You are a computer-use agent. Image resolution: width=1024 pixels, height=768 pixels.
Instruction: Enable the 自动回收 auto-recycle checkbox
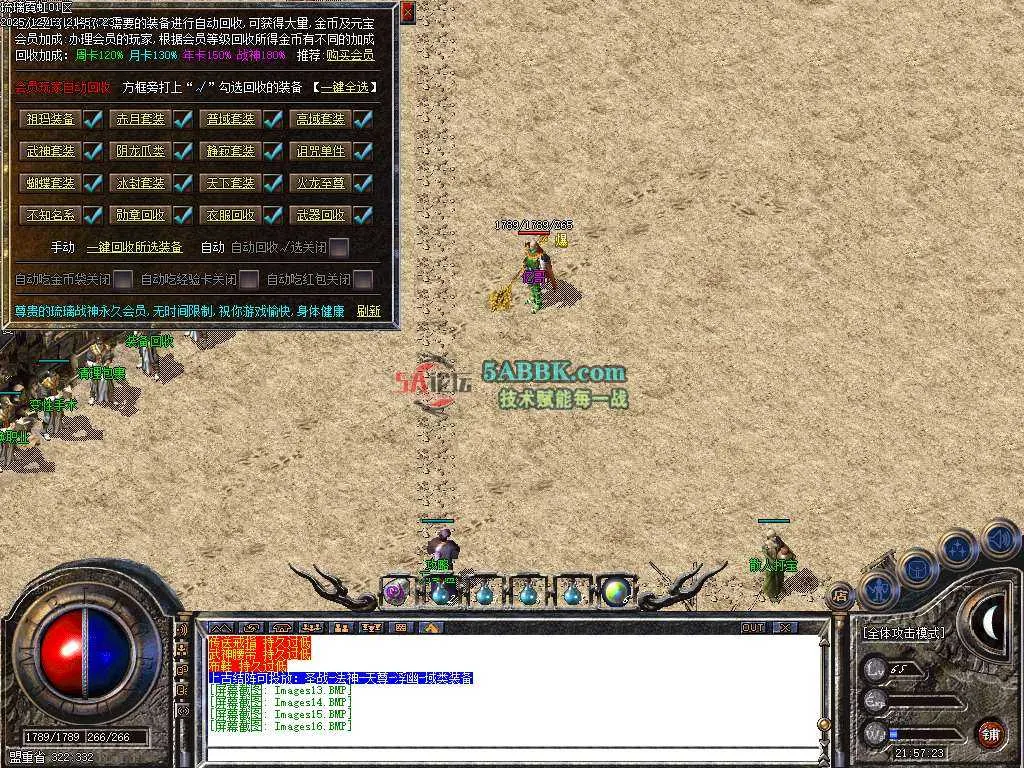coord(340,247)
